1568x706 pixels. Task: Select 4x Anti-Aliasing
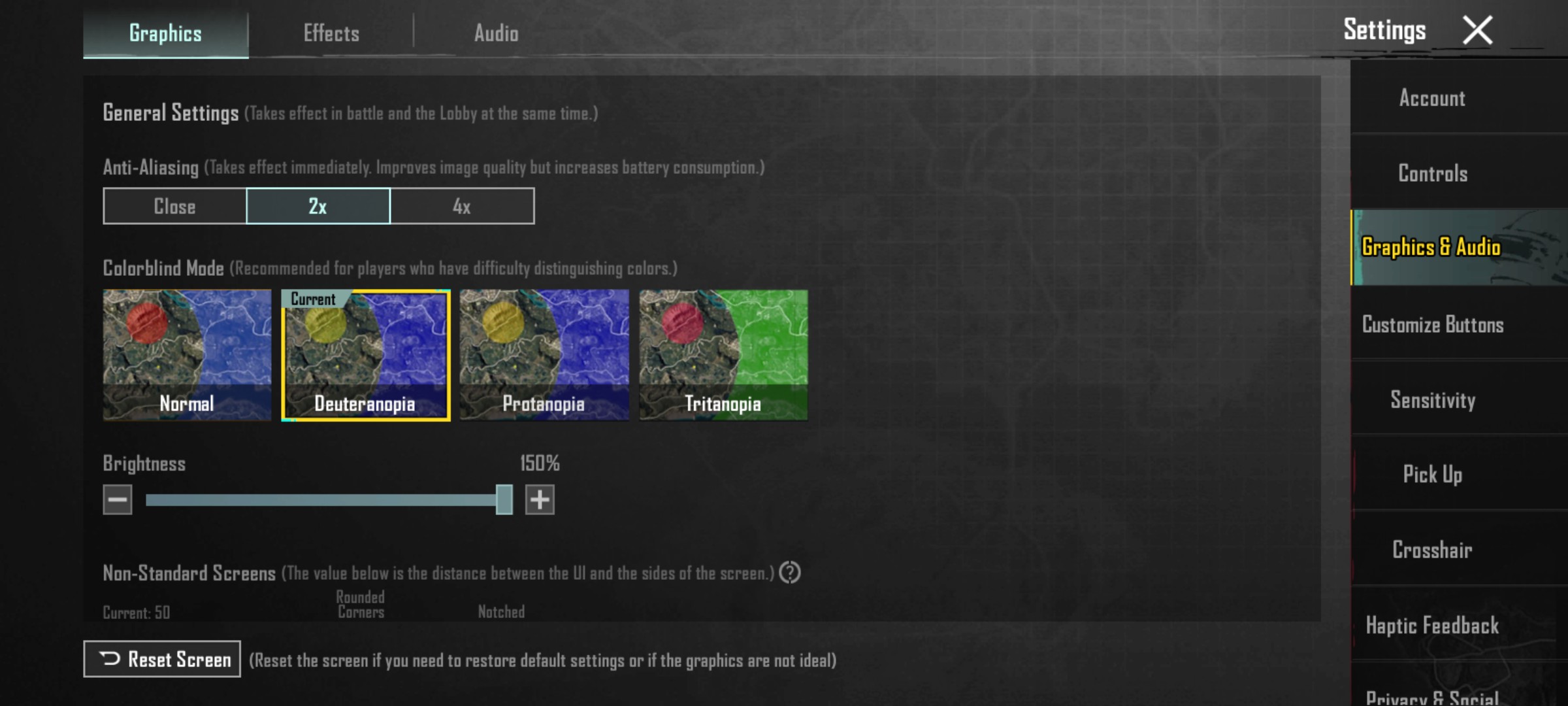(462, 206)
